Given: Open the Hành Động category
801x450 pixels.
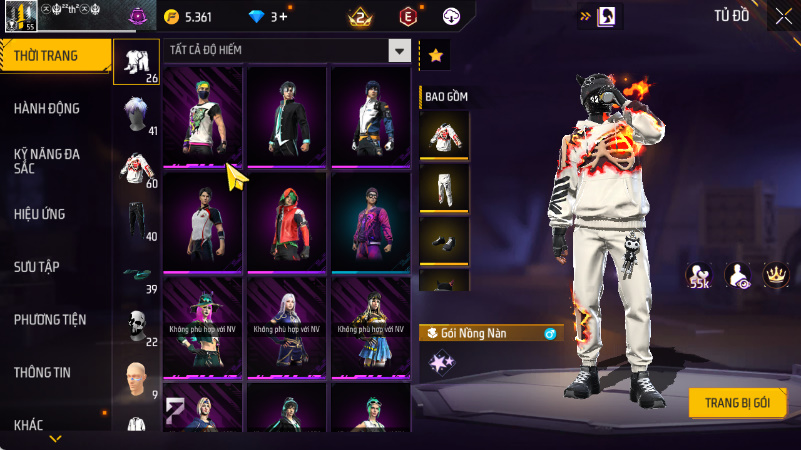Looking at the screenshot, I should point(48,108).
